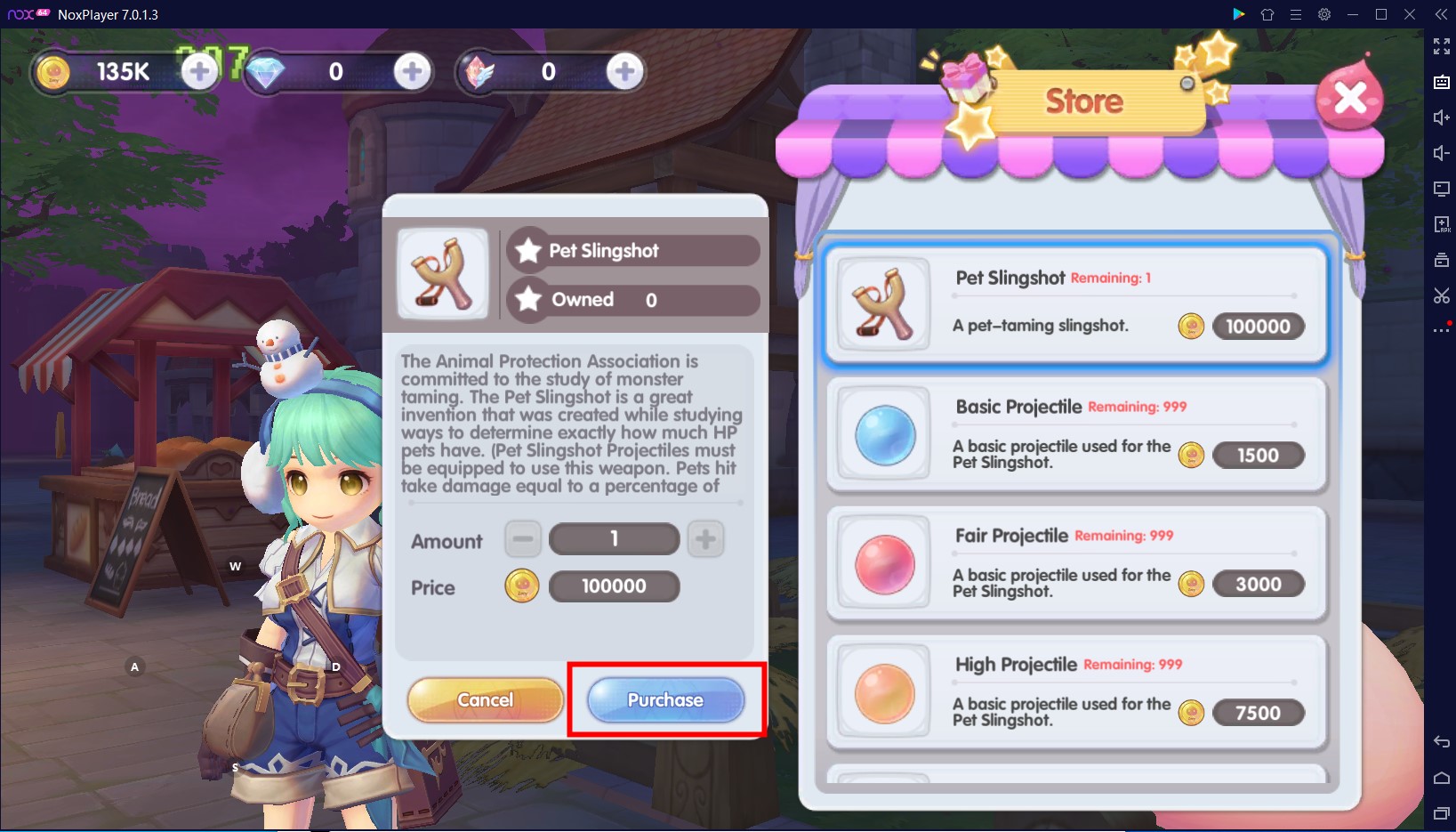Add more gold coins via the coin plus button
This screenshot has height=832, width=1456.
[197, 71]
